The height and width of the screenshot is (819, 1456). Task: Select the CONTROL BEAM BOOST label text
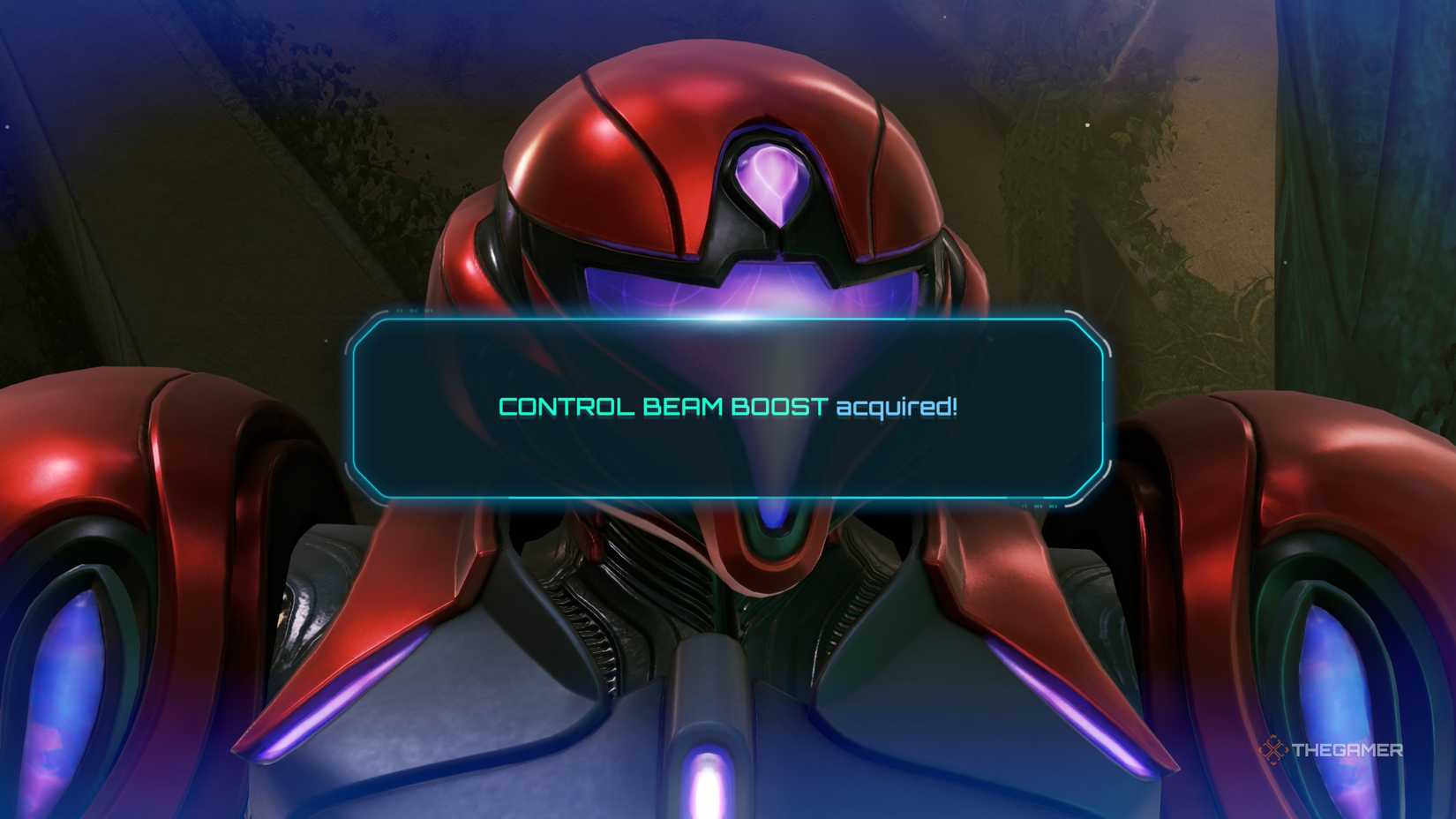pyautogui.click(x=662, y=408)
